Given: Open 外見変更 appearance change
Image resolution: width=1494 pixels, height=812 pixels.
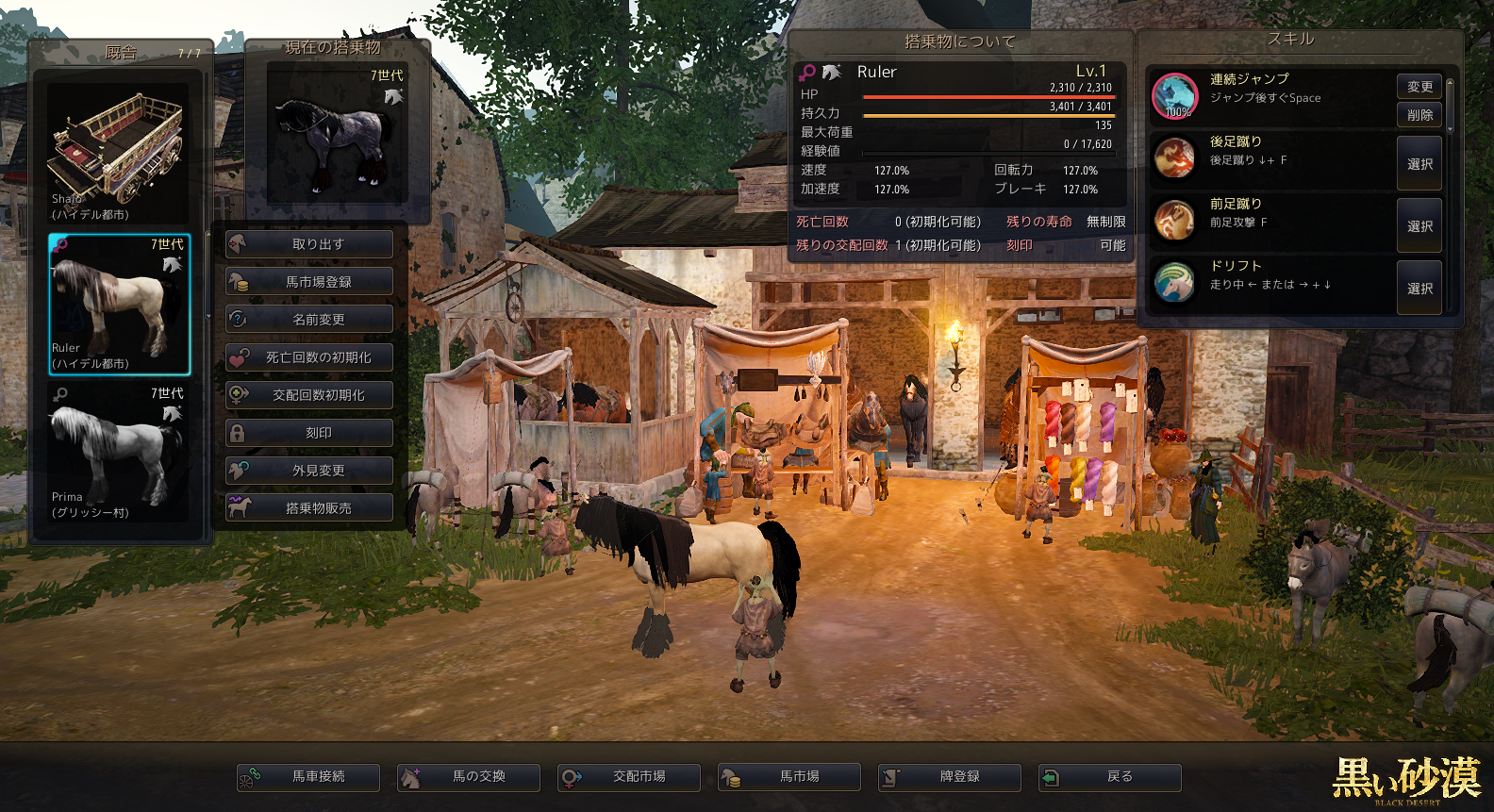Looking at the screenshot, I should pyautogui.click(x=309, y=471).
